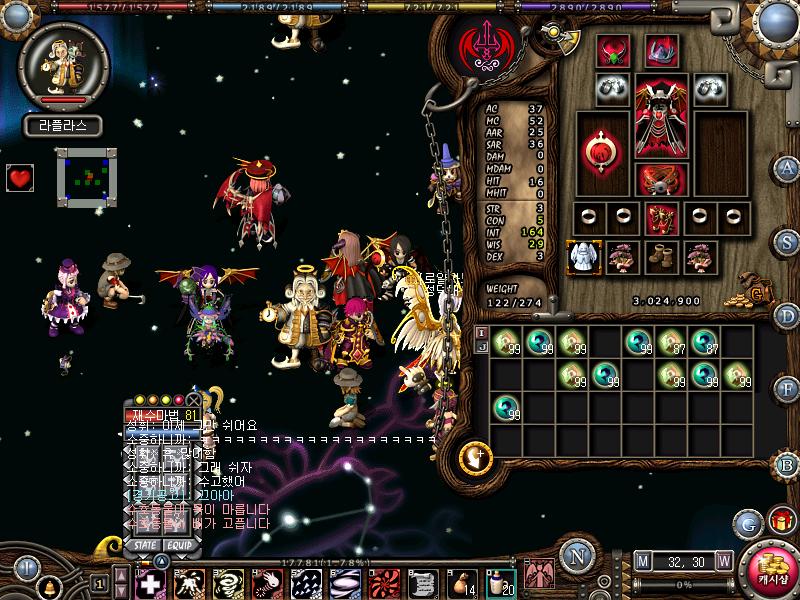Click the round D button on panel edge
Screen dimensions: 800x600
pyautogui.click(x=787, y=316)
